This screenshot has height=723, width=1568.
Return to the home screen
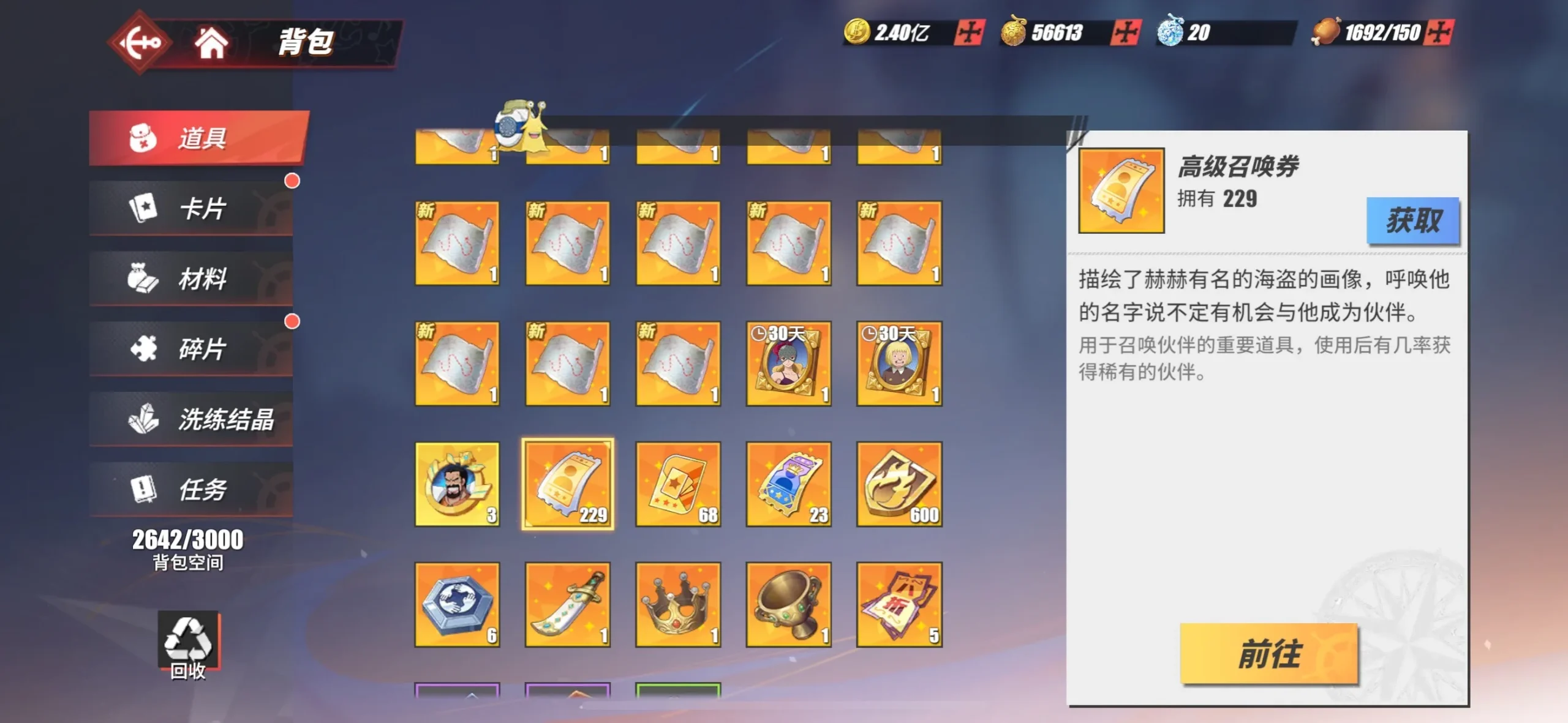pyautogui.click(x=210, y=43)
